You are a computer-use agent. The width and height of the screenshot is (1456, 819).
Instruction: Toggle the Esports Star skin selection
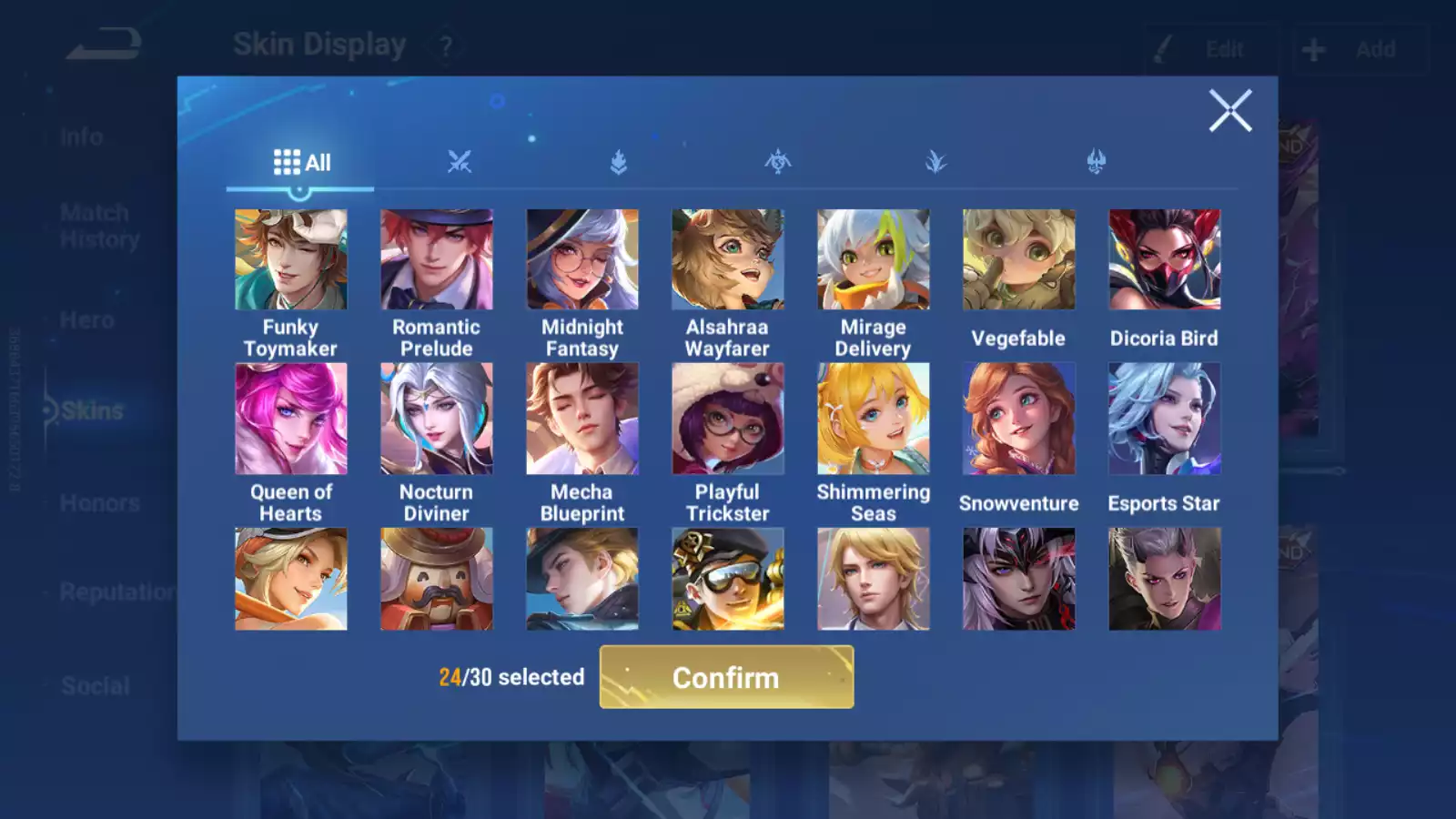click(x=1165, y=419)
